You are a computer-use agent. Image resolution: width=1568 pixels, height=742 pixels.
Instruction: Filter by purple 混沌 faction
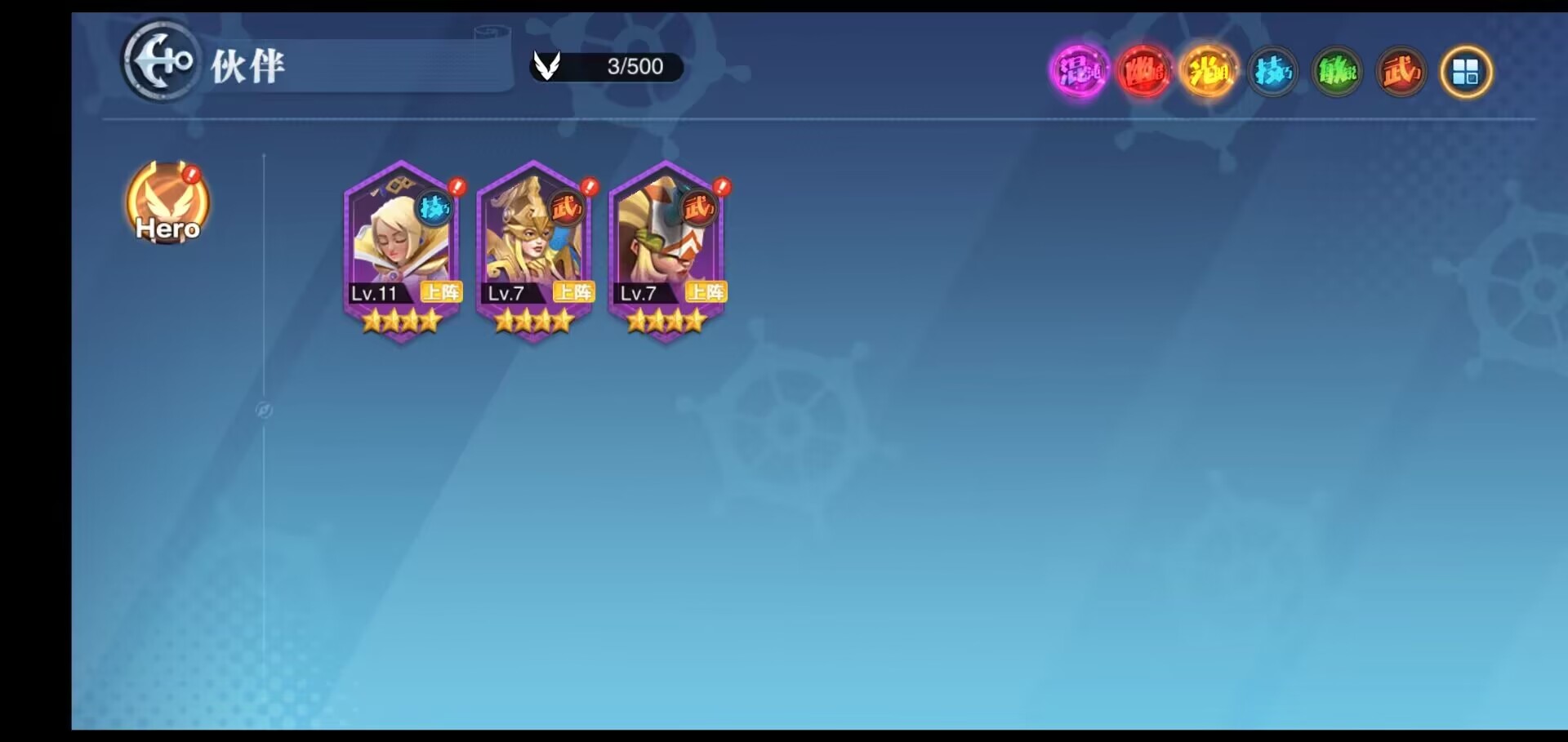coord(1079,72)
